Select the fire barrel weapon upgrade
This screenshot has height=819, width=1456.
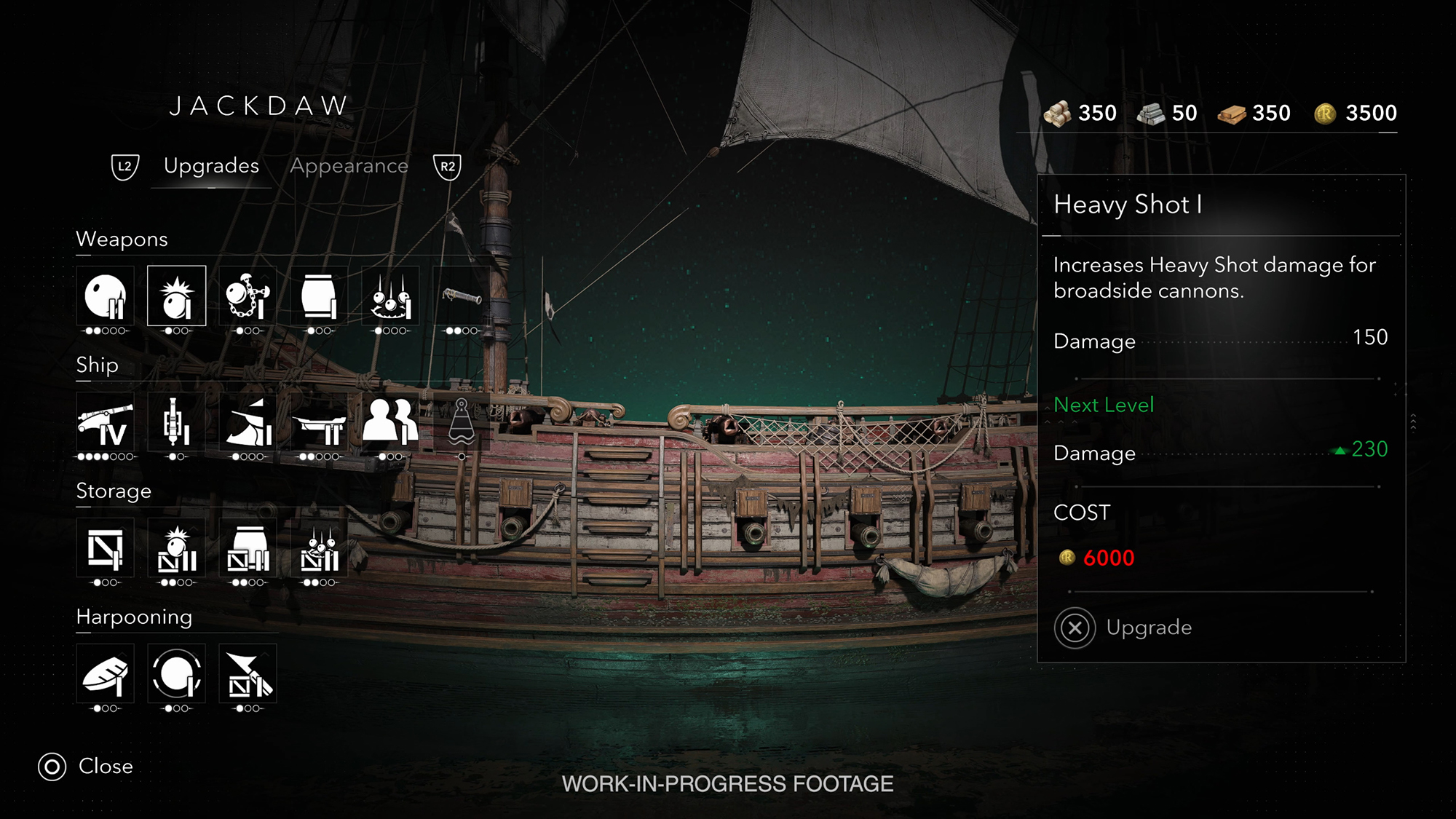pos(319,296)
